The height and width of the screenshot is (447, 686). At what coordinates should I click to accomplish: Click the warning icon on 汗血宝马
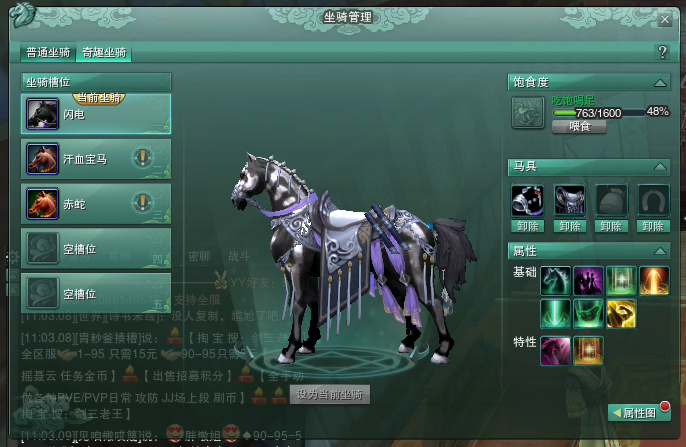[x=143, y=157]
